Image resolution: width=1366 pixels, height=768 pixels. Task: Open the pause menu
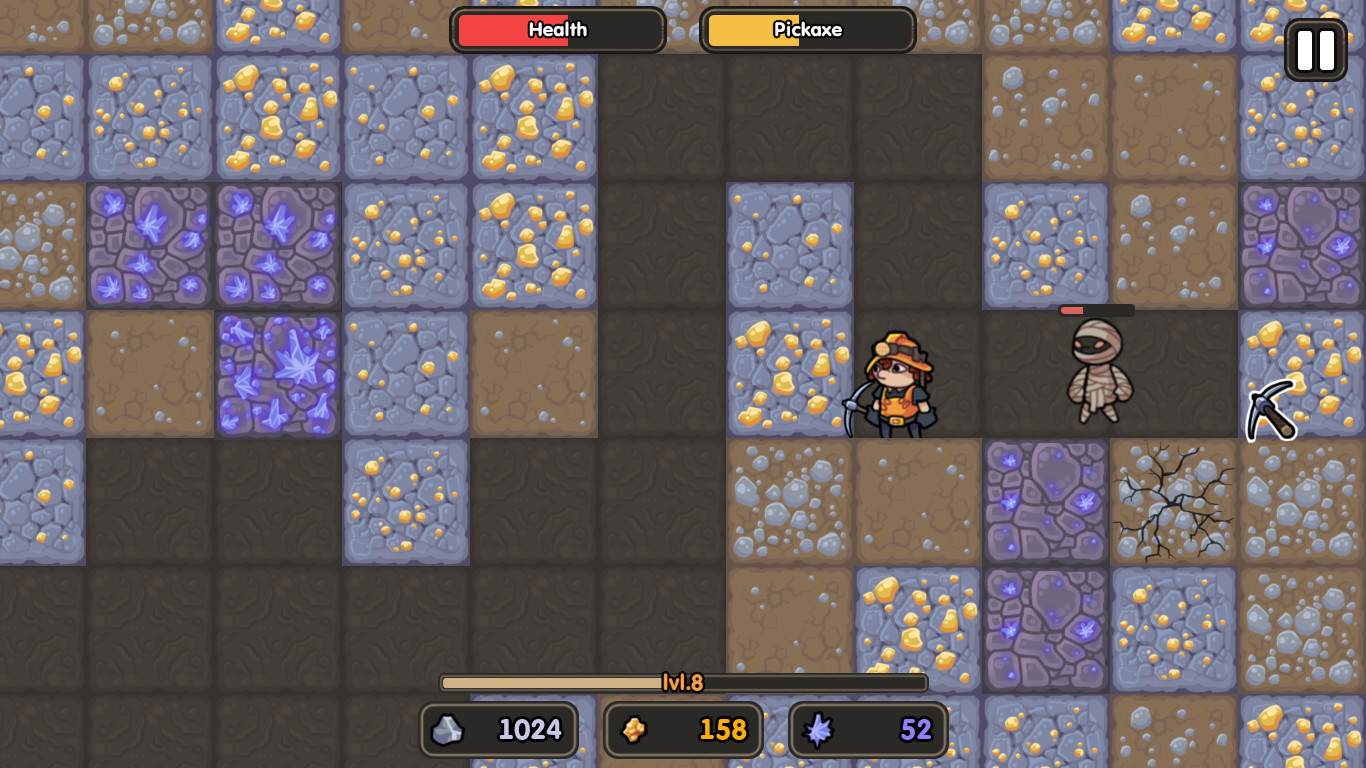pyautogui.click(x=1315, y=49)
